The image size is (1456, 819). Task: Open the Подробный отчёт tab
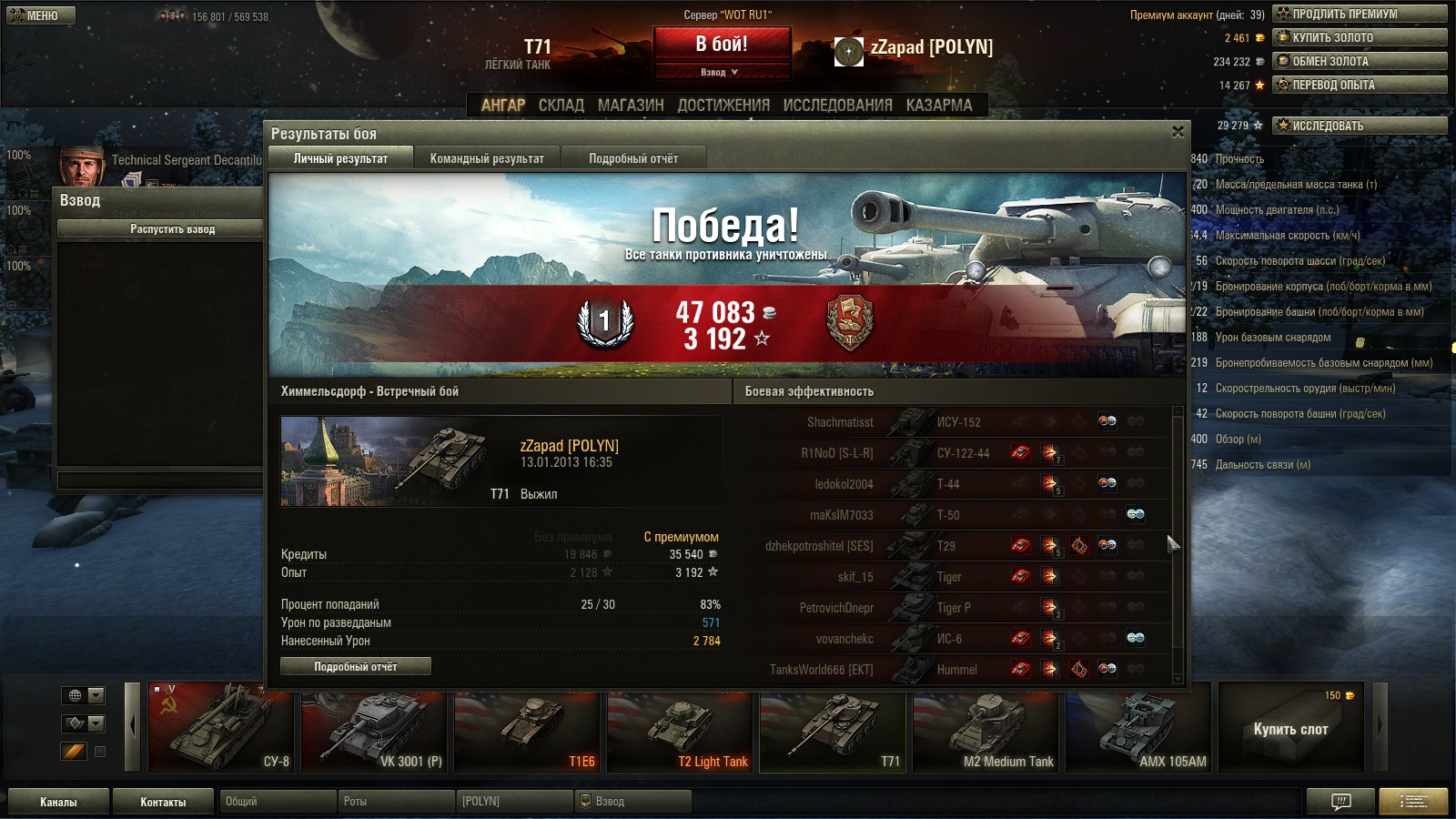633,158
